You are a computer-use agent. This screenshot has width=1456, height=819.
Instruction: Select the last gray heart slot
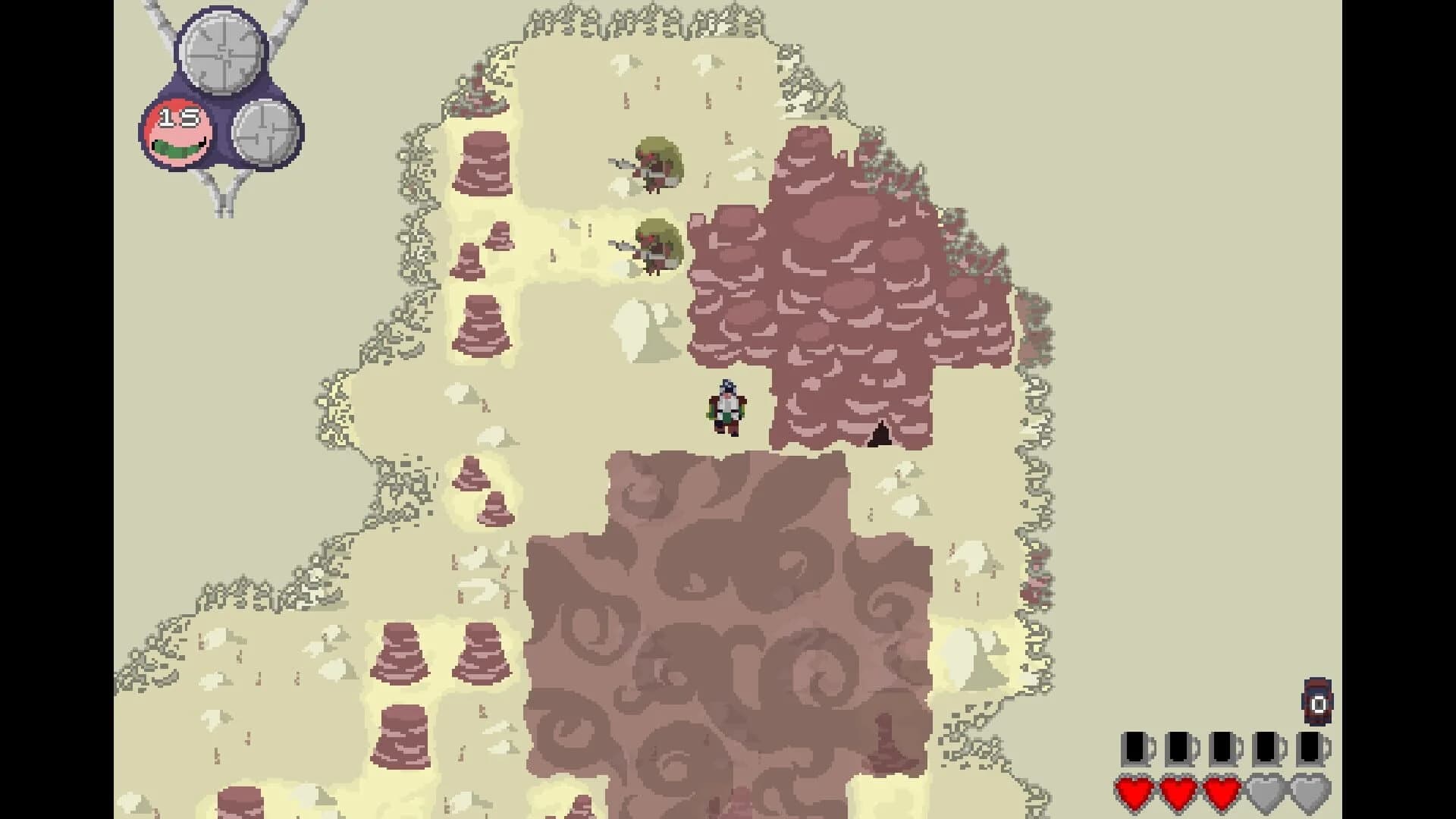1310,794
